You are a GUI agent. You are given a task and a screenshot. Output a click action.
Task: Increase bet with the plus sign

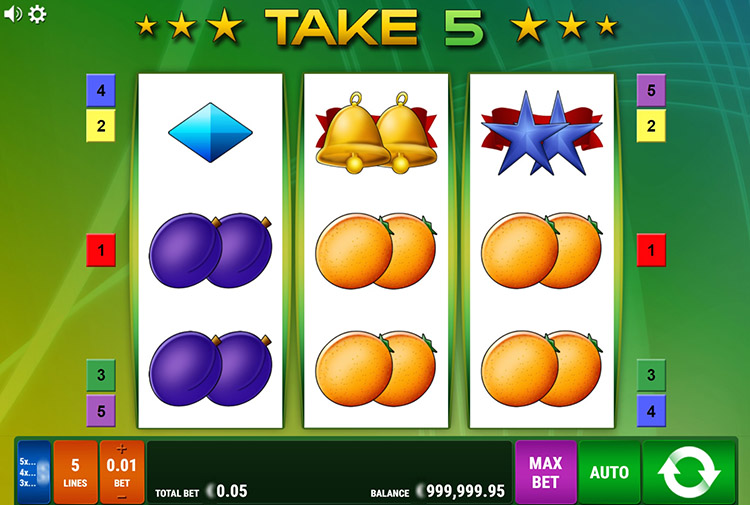(122, 450)
